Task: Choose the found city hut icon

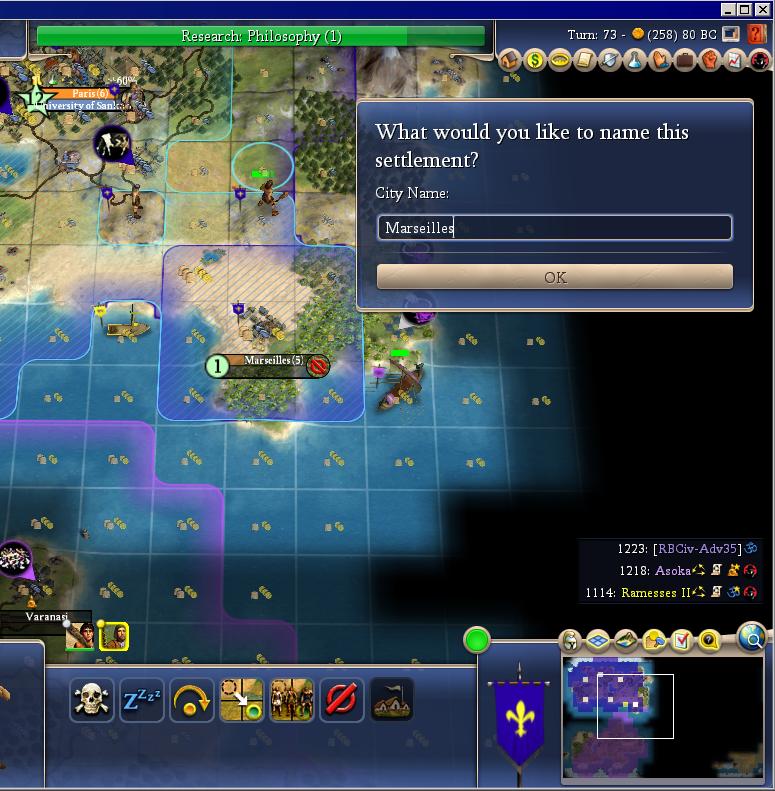Action: pos(392,700)
